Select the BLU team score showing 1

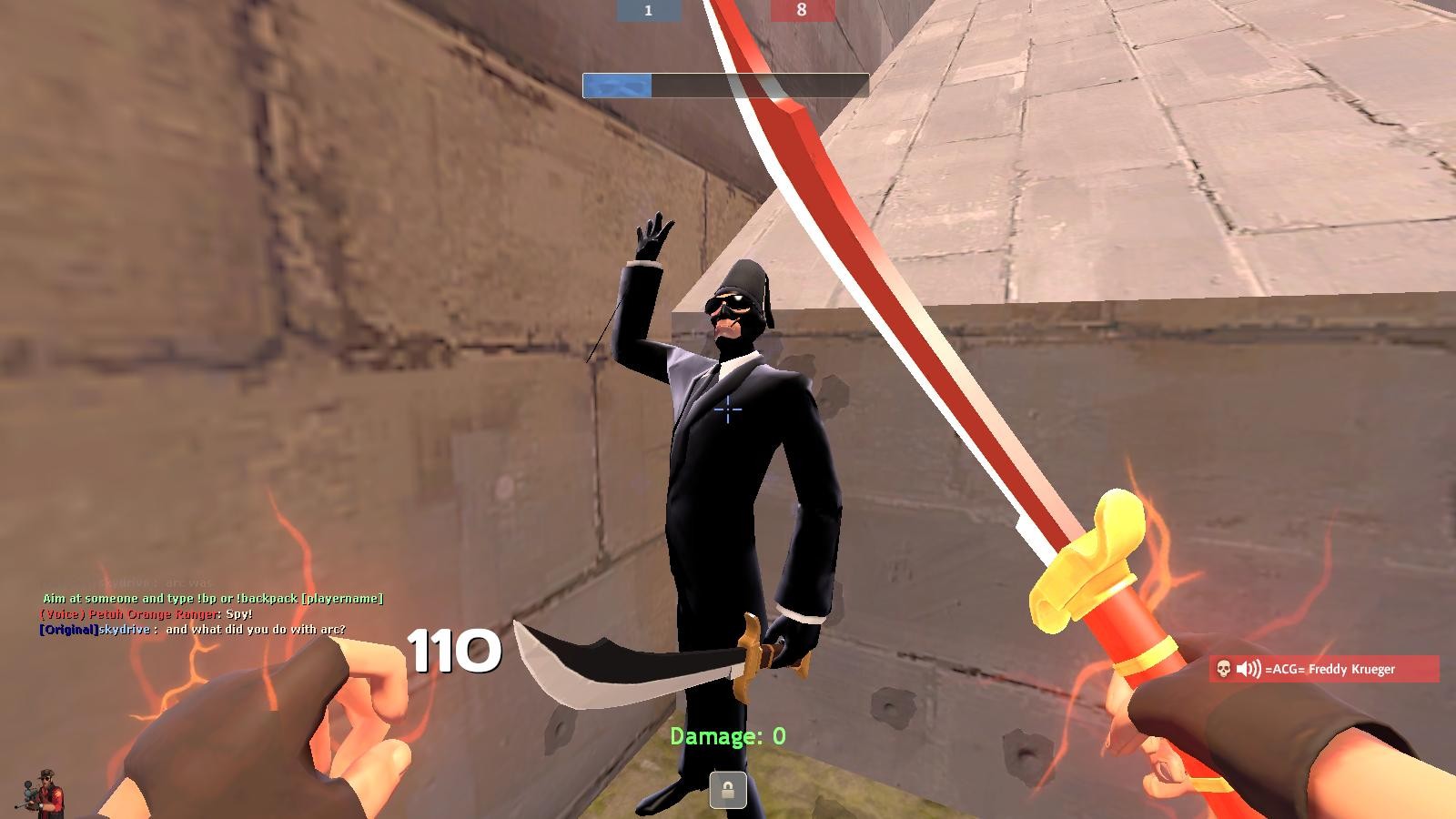[x=648, y=11]
